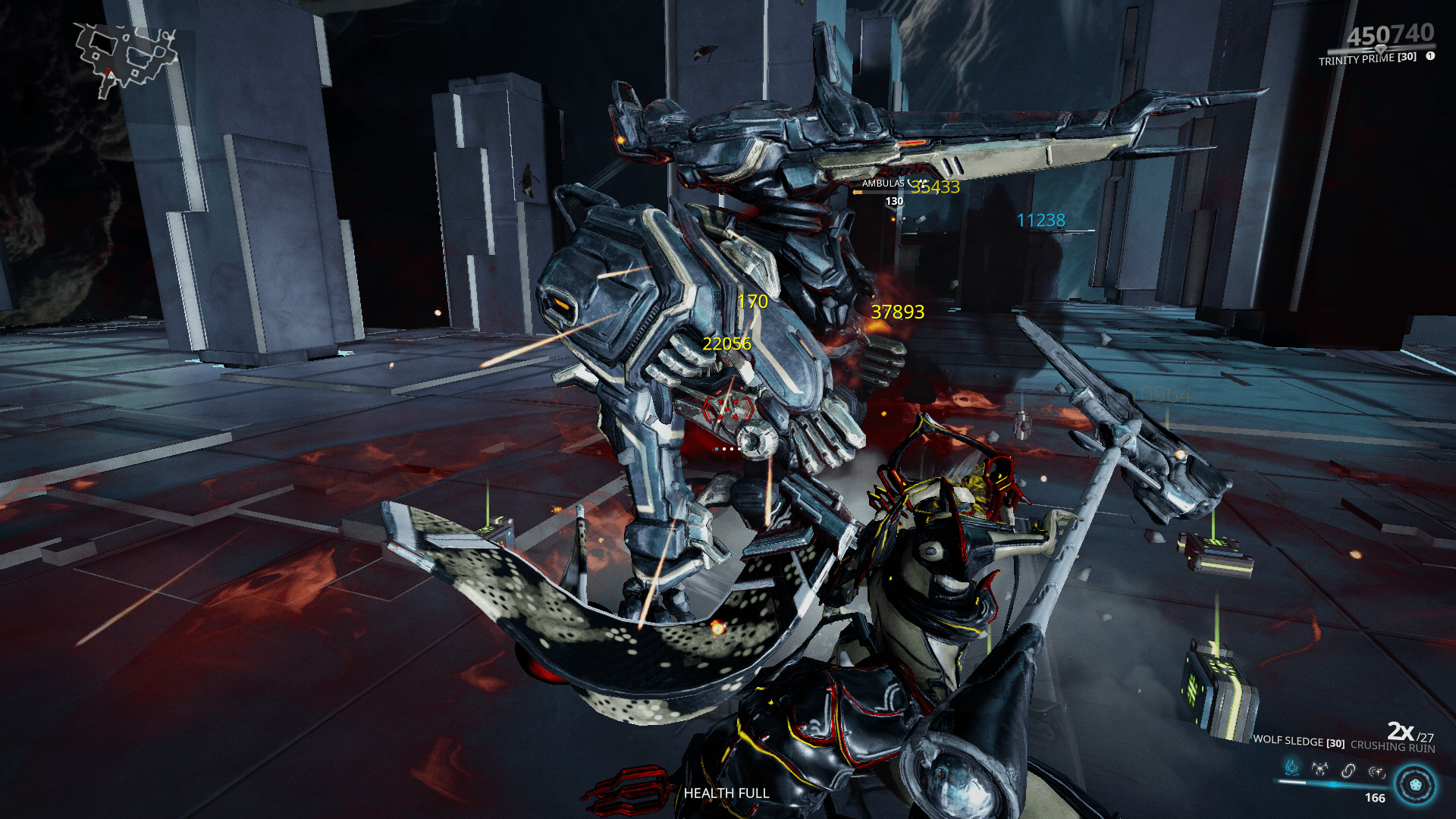
Task: Click the melee combo icon row above energy bar
Action: point(1333,770)
